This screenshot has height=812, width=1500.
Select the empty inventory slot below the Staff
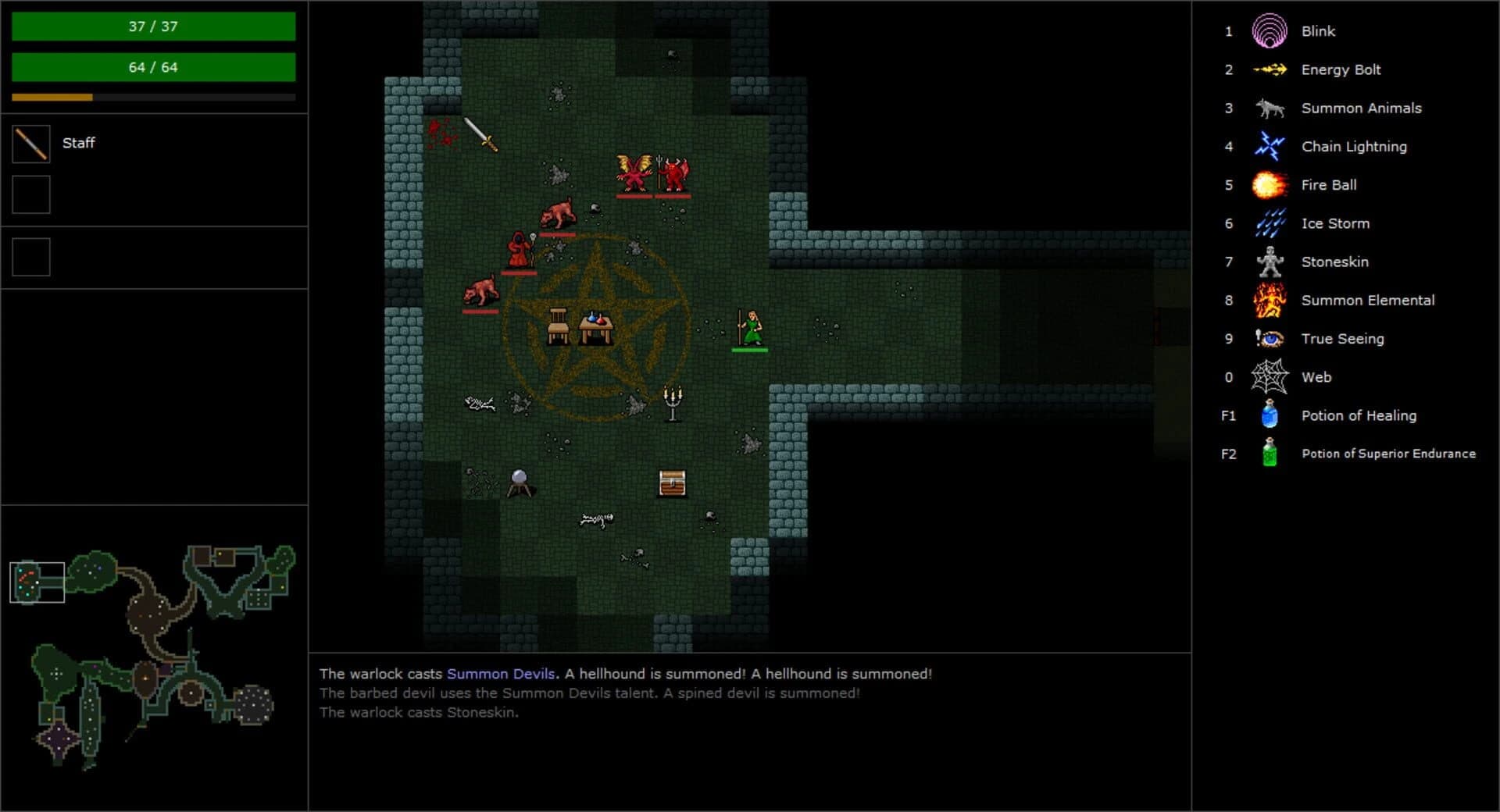point(30,194)
